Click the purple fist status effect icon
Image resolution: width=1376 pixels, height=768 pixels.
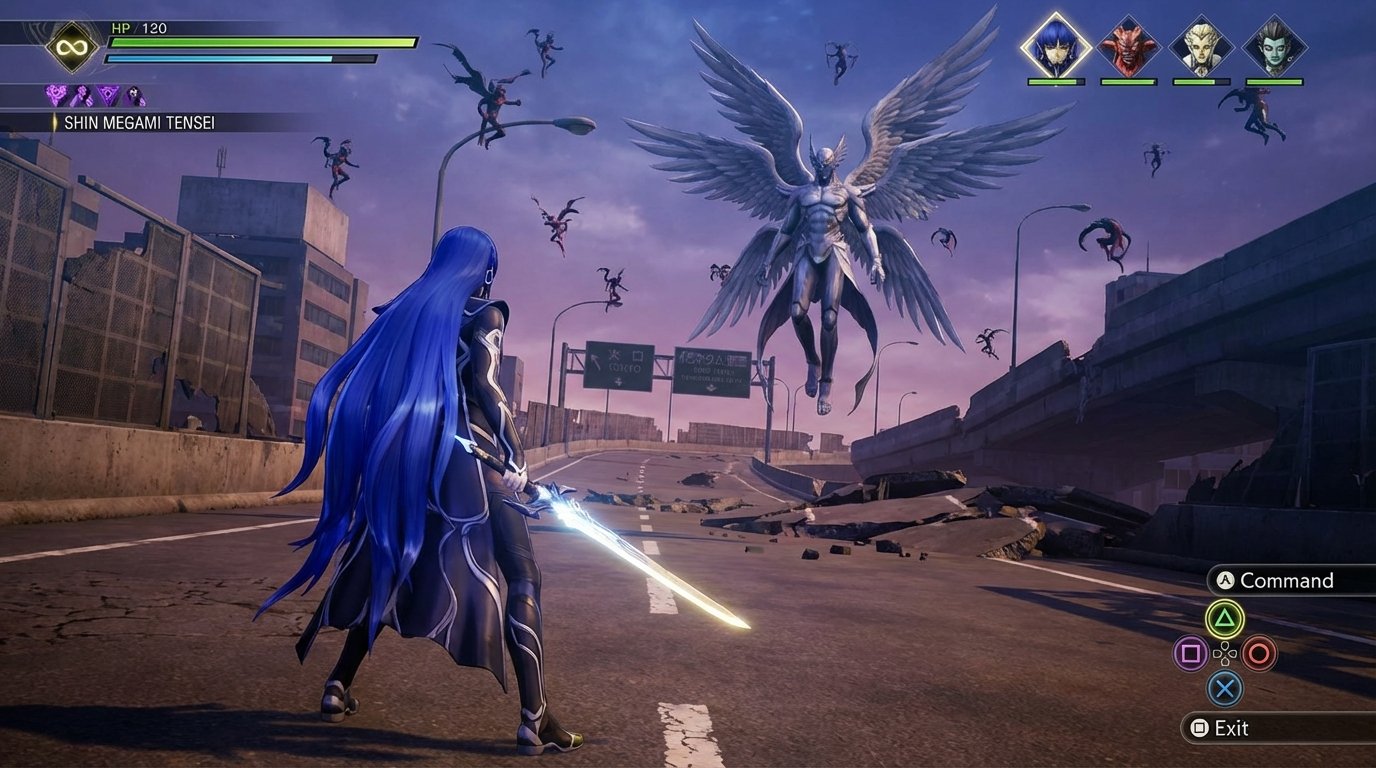pyautogui.click(x=82, y=95)
